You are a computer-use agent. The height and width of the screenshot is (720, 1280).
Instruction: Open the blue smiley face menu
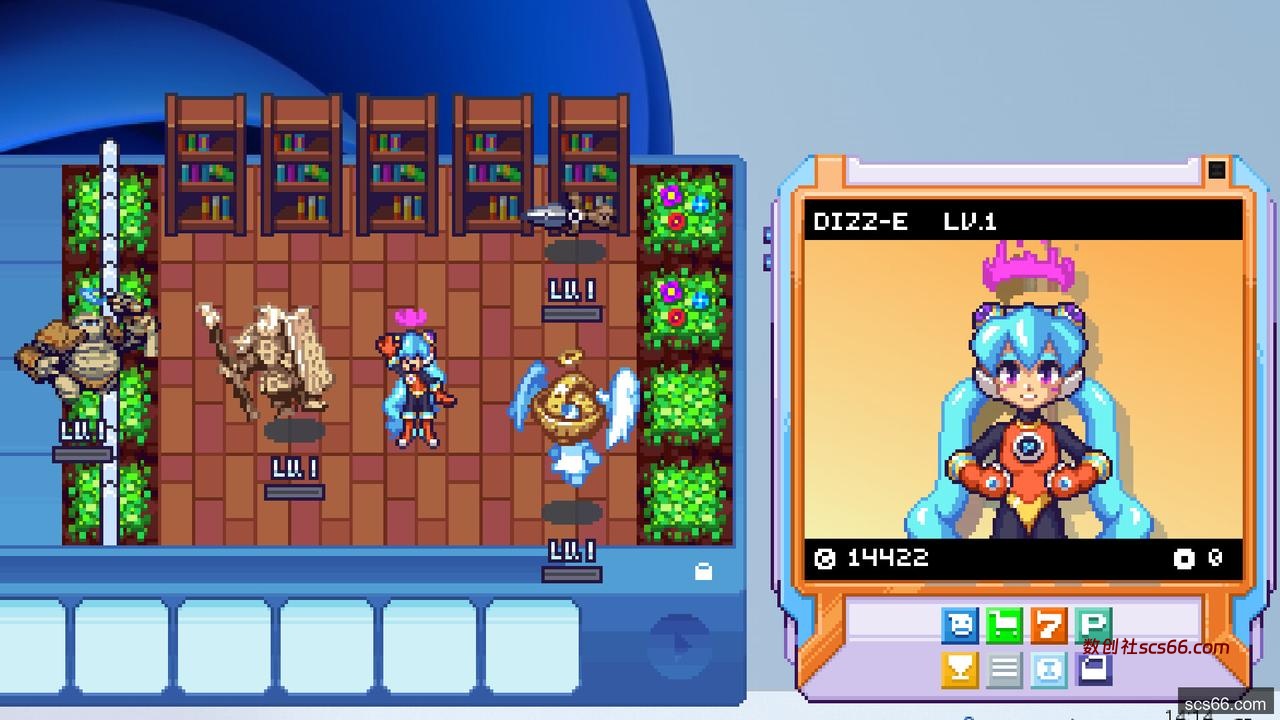pos(960,626)
